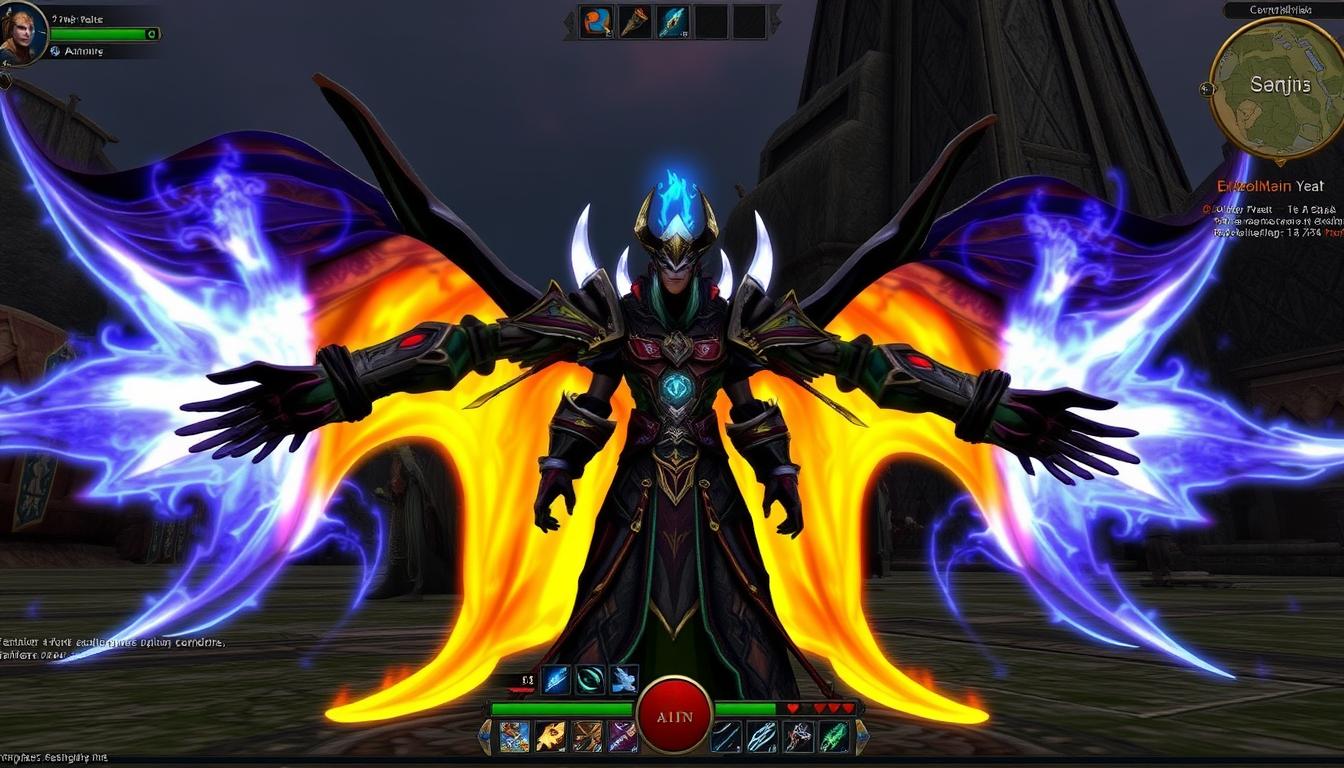Select the orange-blue flask in the top hotbar

(597, 21)
